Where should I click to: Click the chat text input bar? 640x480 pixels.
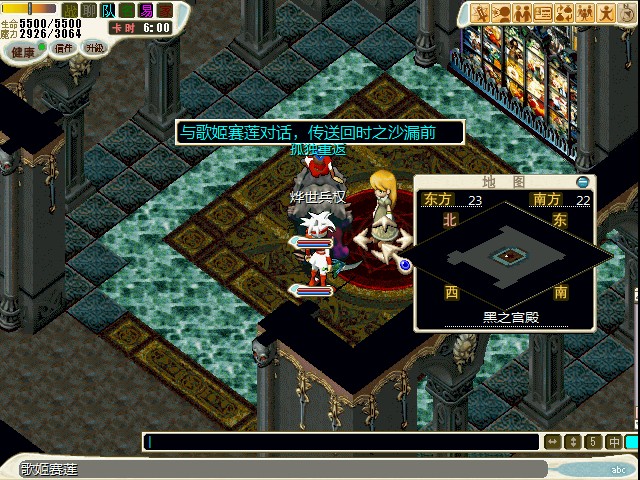(340, 441)
